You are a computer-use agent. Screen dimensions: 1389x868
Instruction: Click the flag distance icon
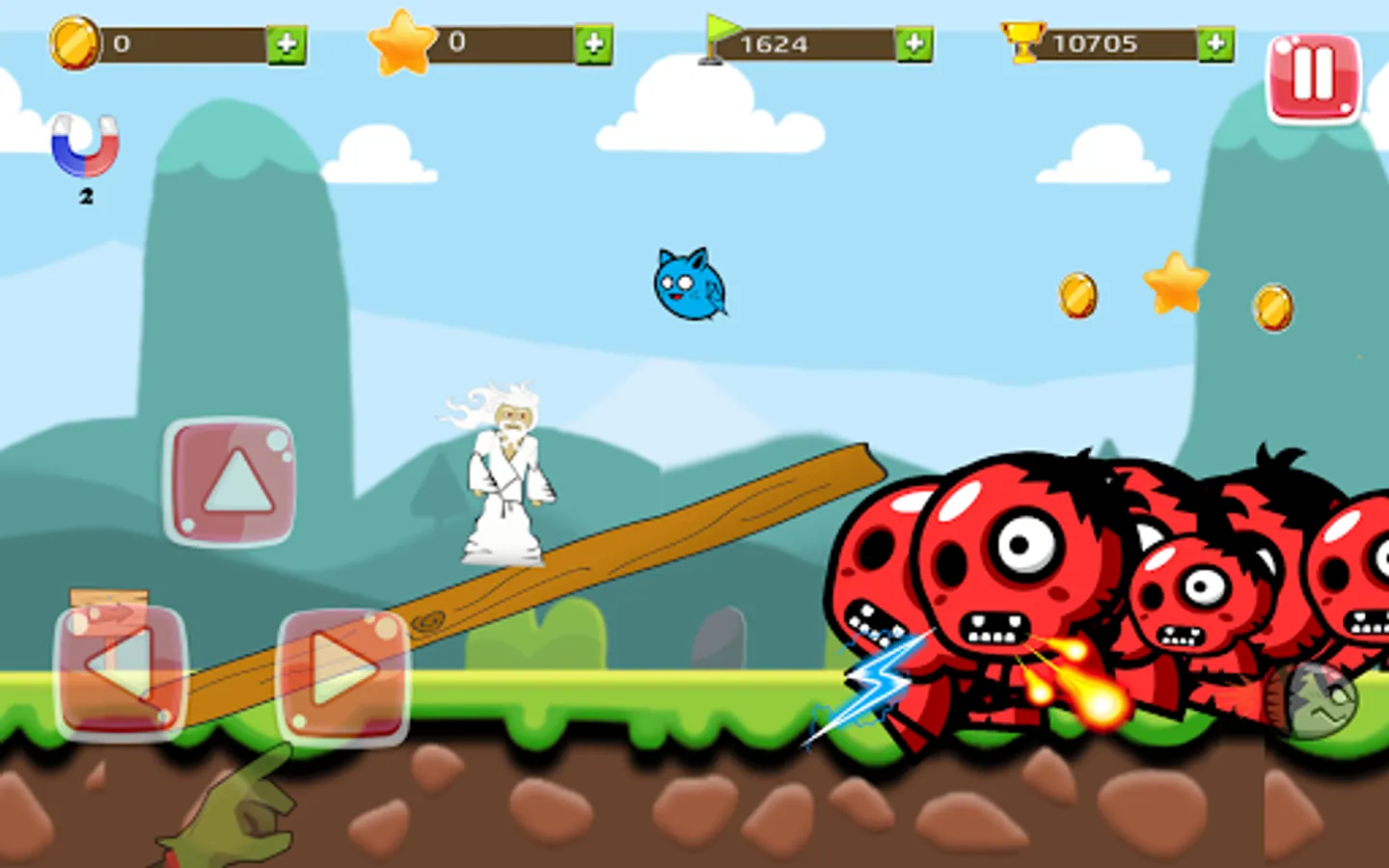[x=721, y=39]
